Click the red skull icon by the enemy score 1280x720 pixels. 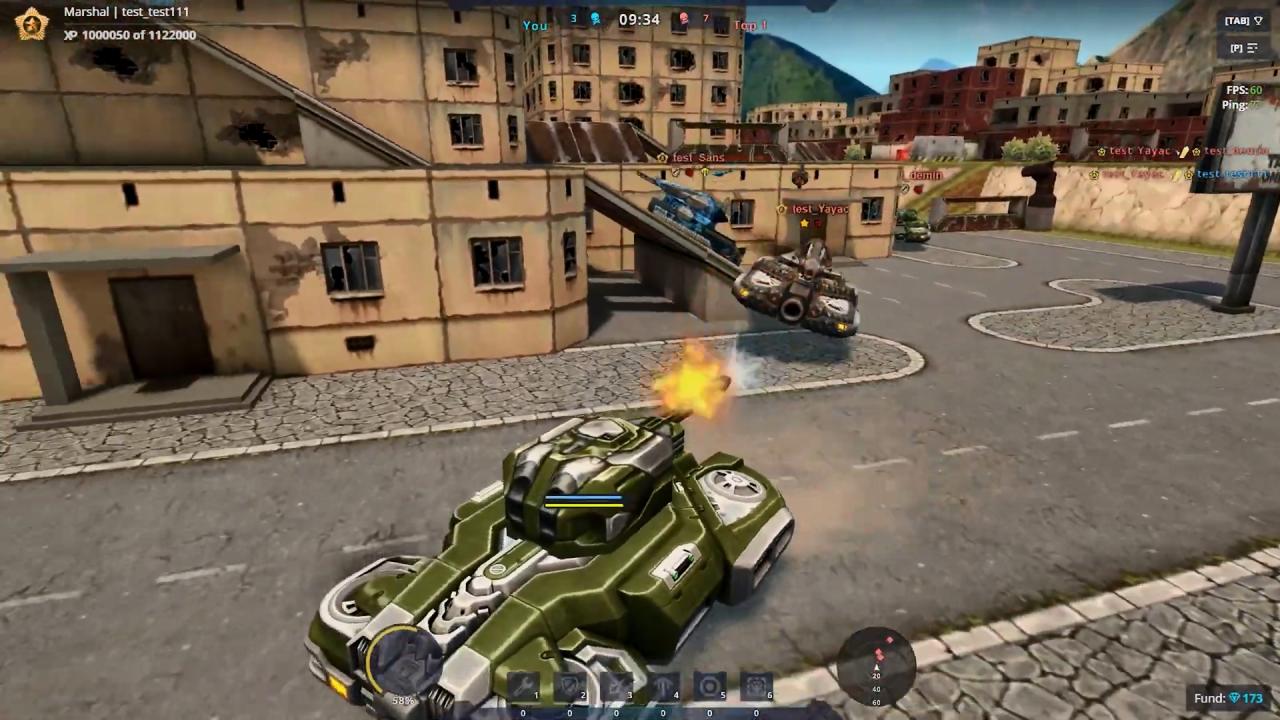pos(681,19)
